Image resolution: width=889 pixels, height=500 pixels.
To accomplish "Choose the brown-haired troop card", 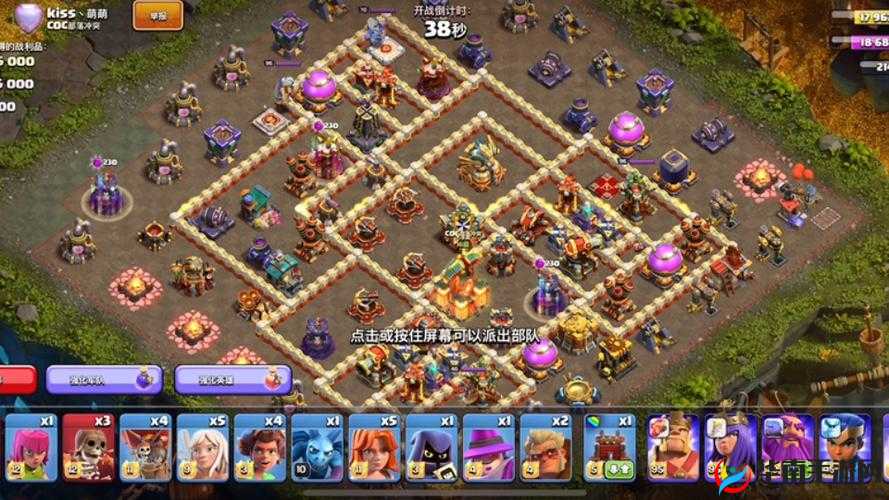I will point(260,447).
